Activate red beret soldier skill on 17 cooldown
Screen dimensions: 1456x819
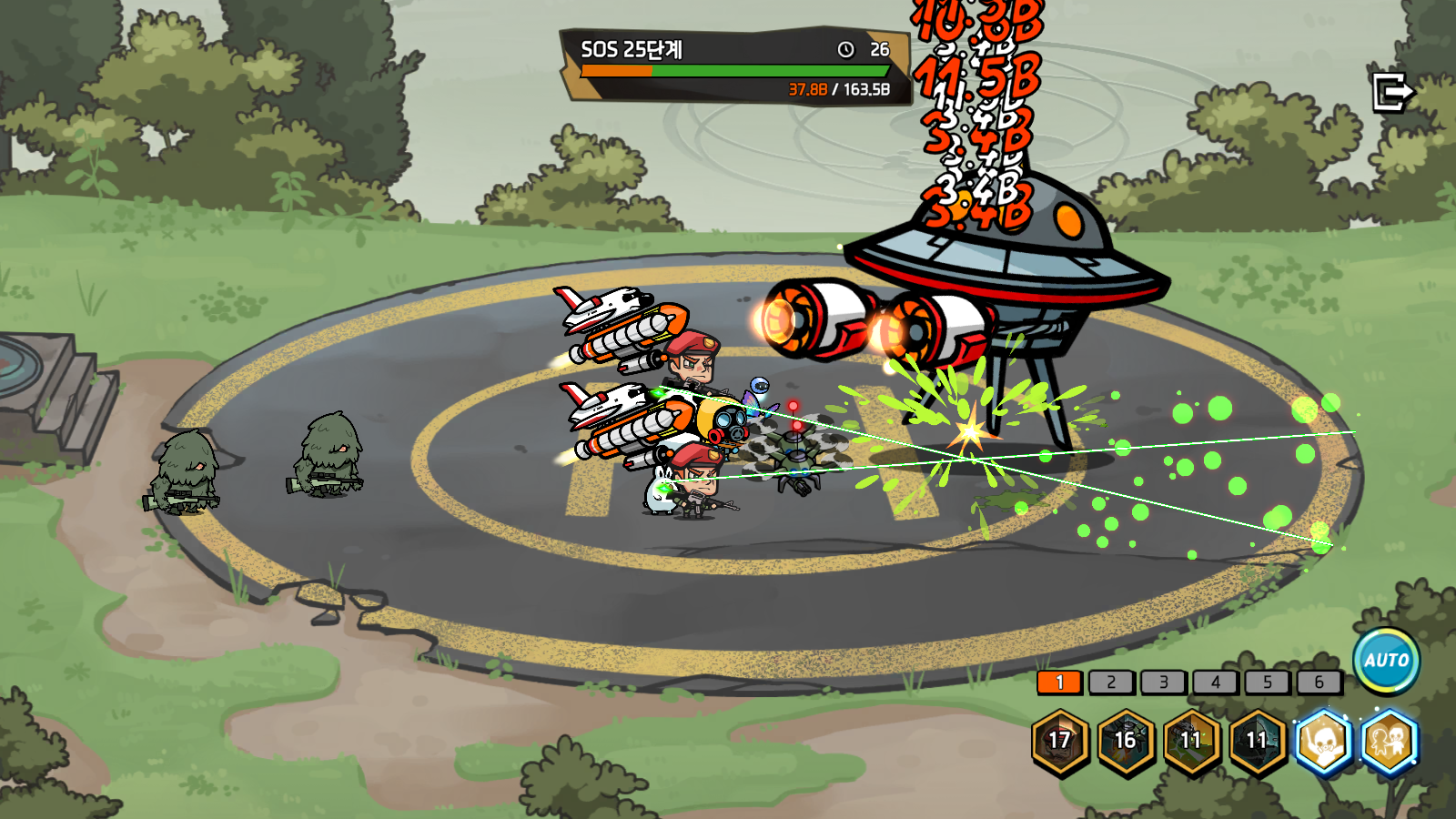tap(1060, 741)
